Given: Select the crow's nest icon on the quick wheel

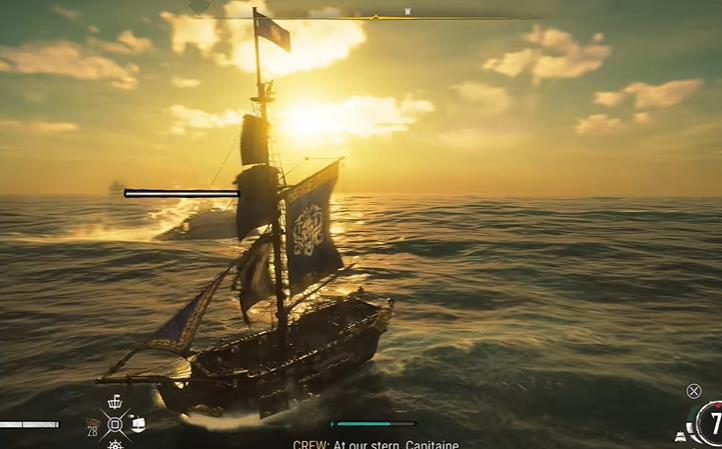Looking at the screenshot, I should point(115,402).
